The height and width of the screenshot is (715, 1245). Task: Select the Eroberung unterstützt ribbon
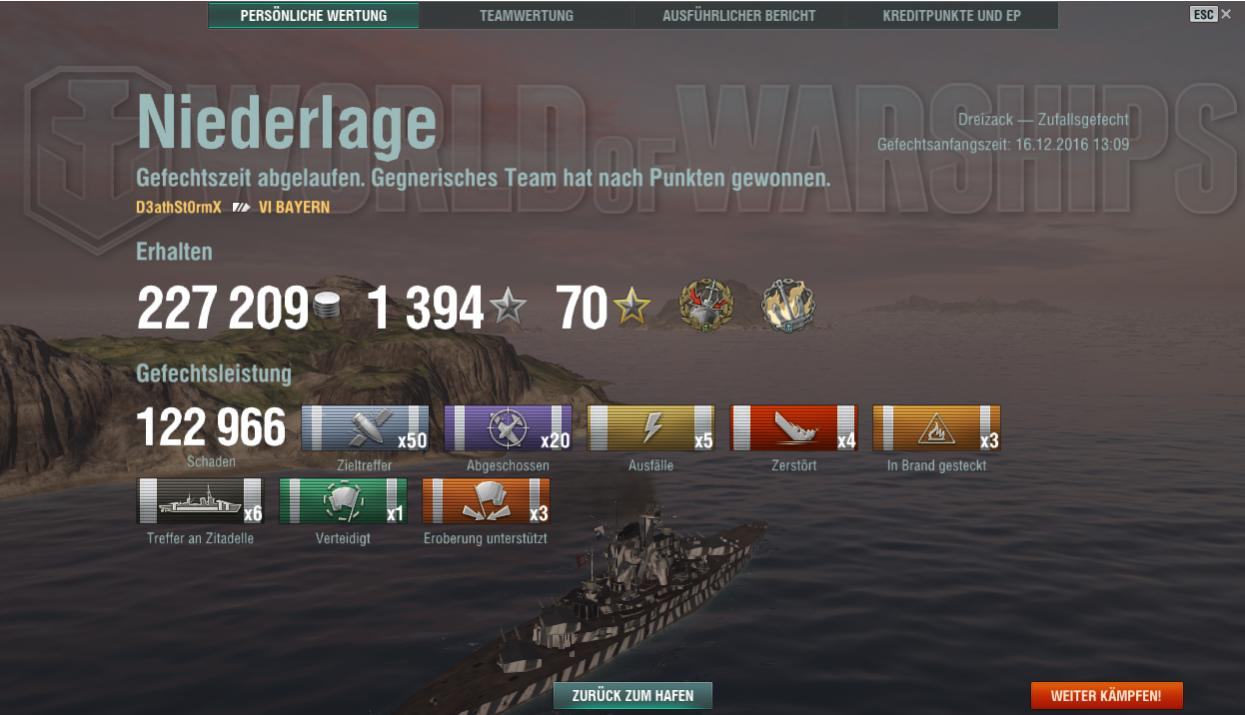click(x=486, y=501)
